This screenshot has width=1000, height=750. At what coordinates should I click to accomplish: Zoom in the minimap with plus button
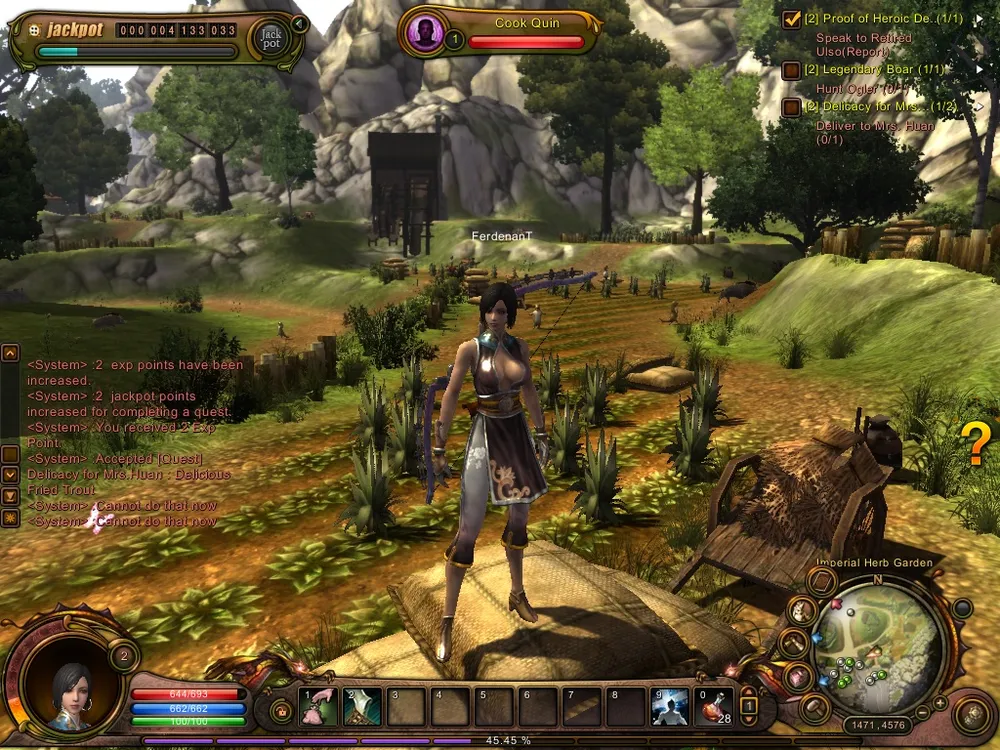939,702
